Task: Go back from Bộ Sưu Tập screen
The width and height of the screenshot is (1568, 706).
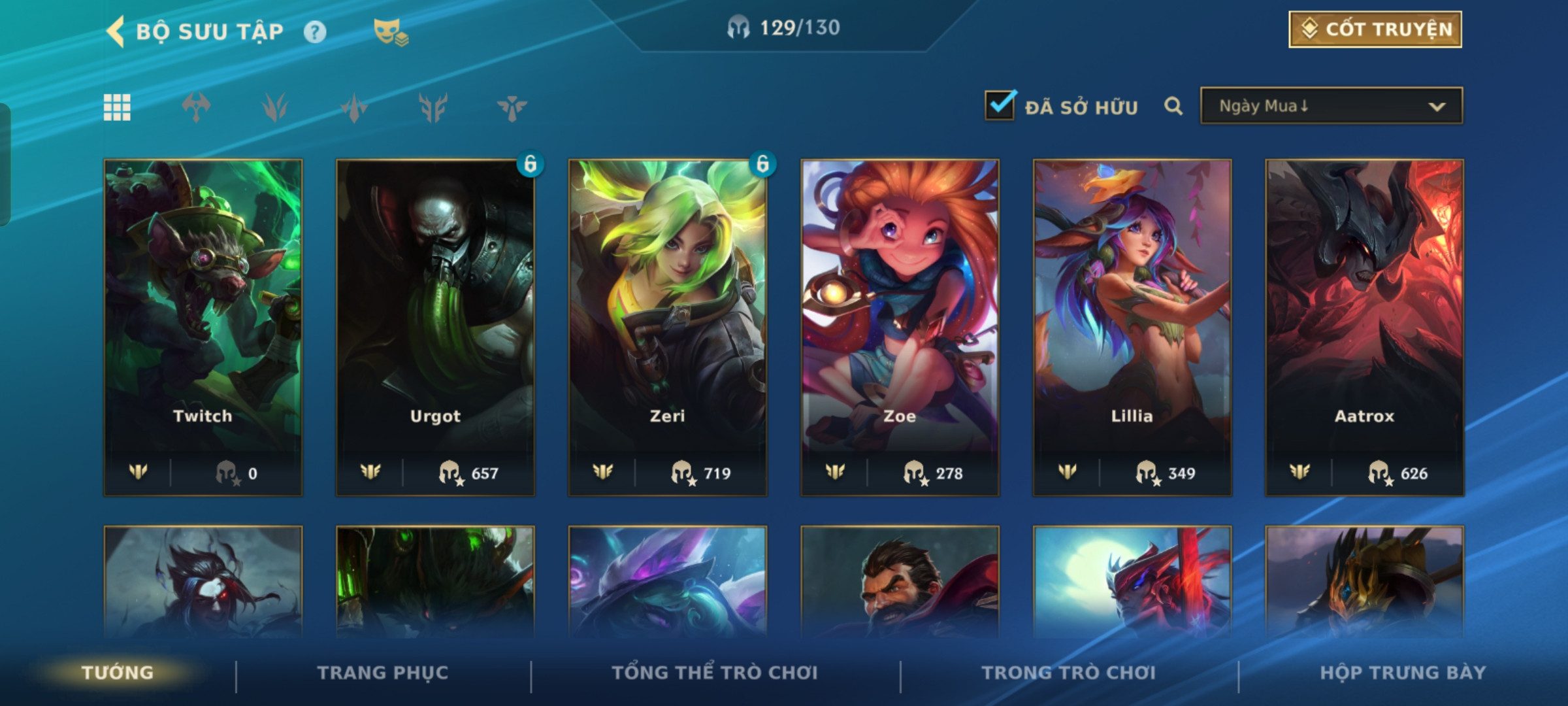Action: tap(116, 31)
